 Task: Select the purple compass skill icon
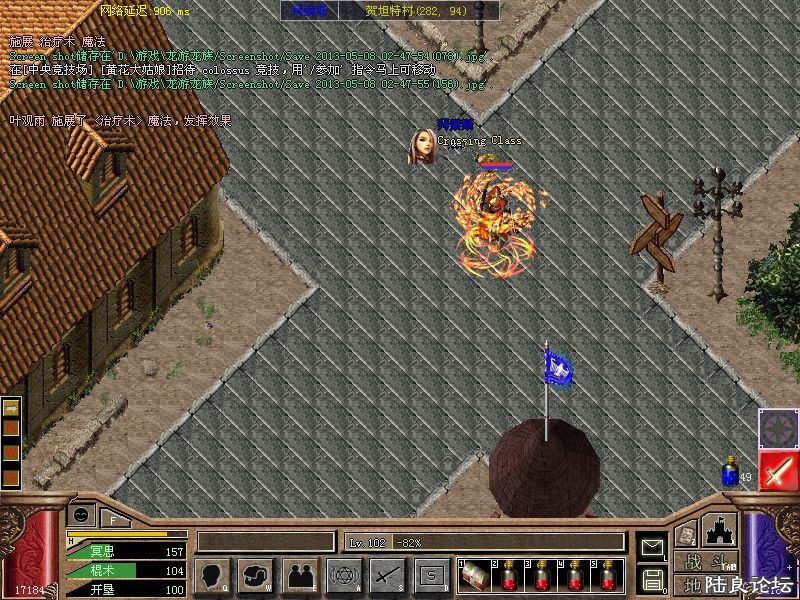[x=777, y=428]
